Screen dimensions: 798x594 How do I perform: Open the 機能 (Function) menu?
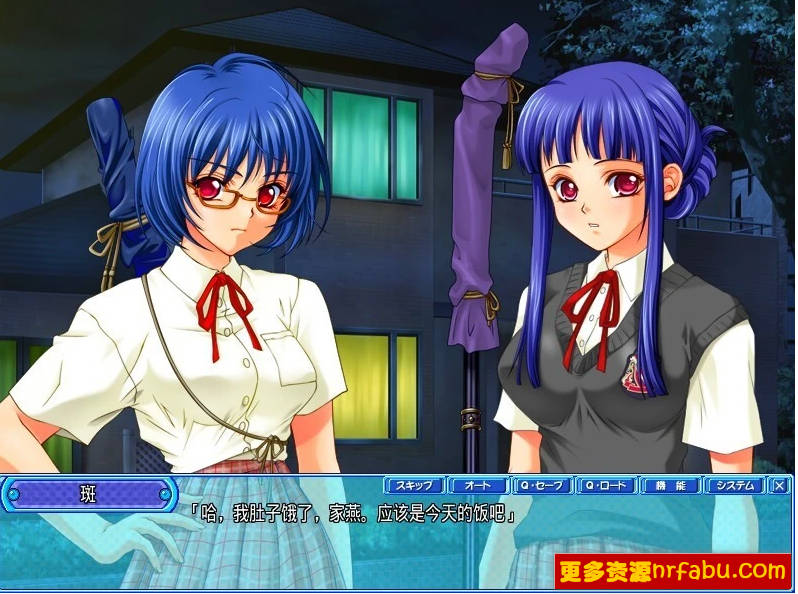[x=670, y=486]
